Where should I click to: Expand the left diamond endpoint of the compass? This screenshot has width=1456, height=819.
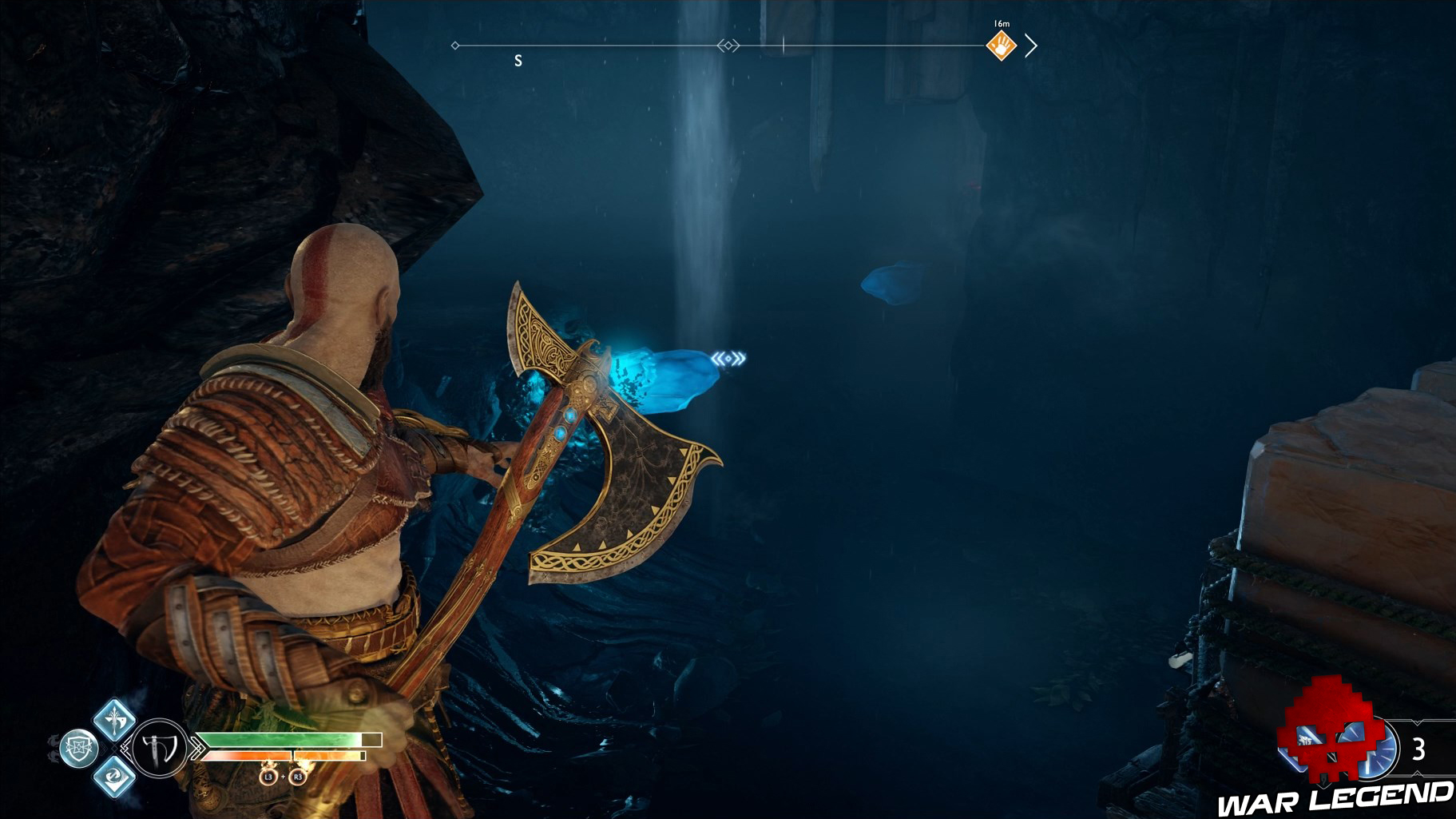point(455,46)
